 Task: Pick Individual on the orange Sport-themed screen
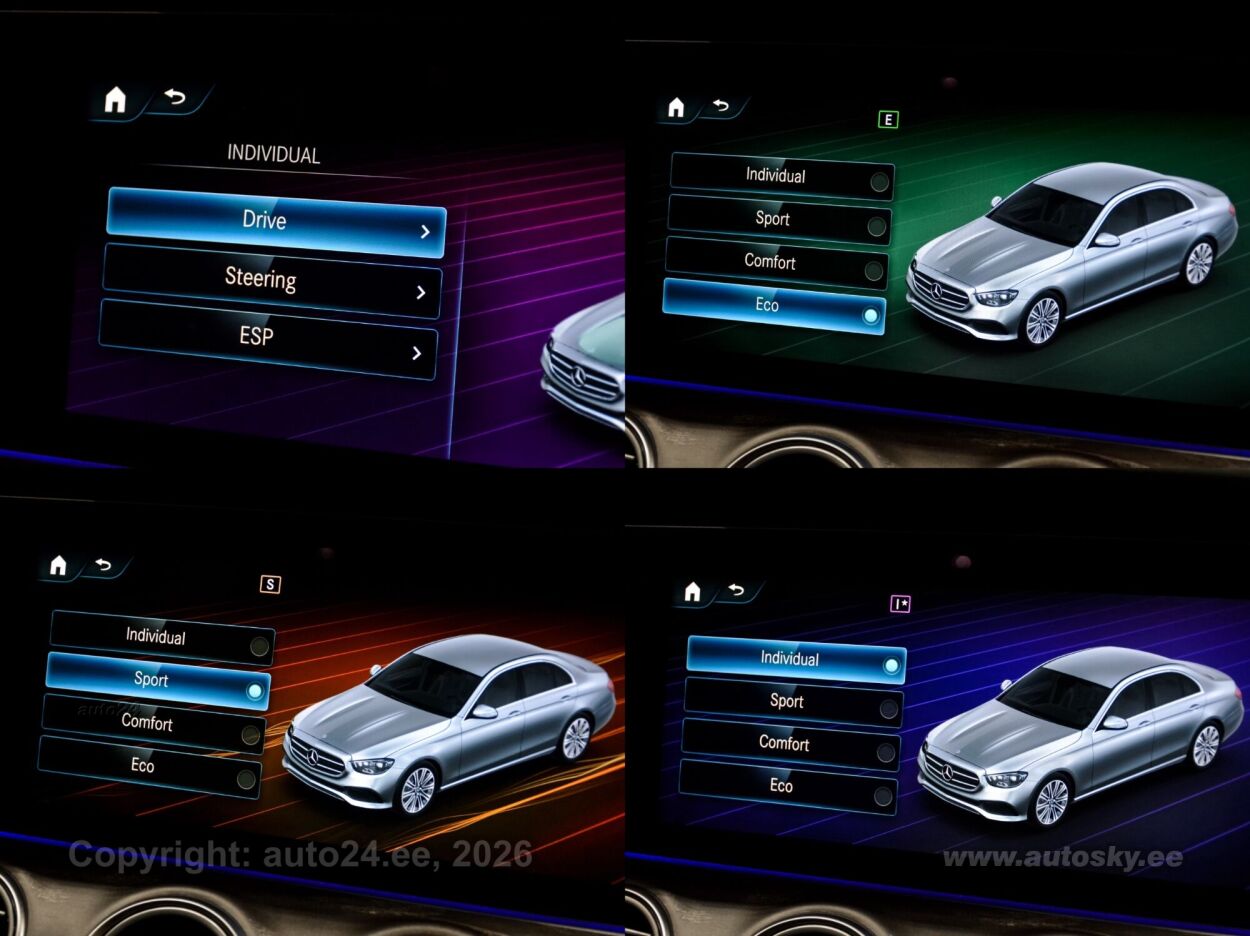point(162,637)
